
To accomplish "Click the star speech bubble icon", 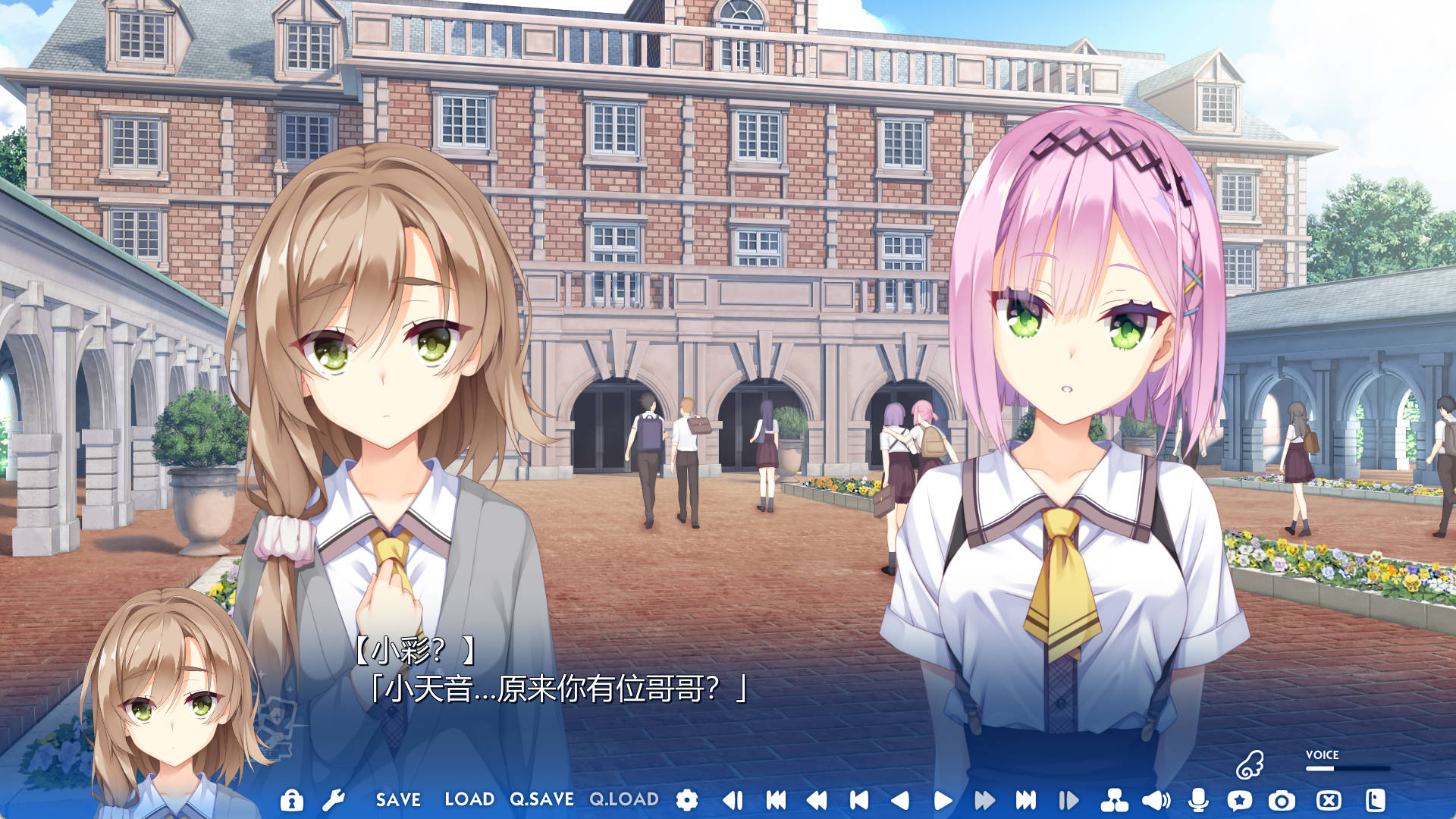I will (1240, 800).
